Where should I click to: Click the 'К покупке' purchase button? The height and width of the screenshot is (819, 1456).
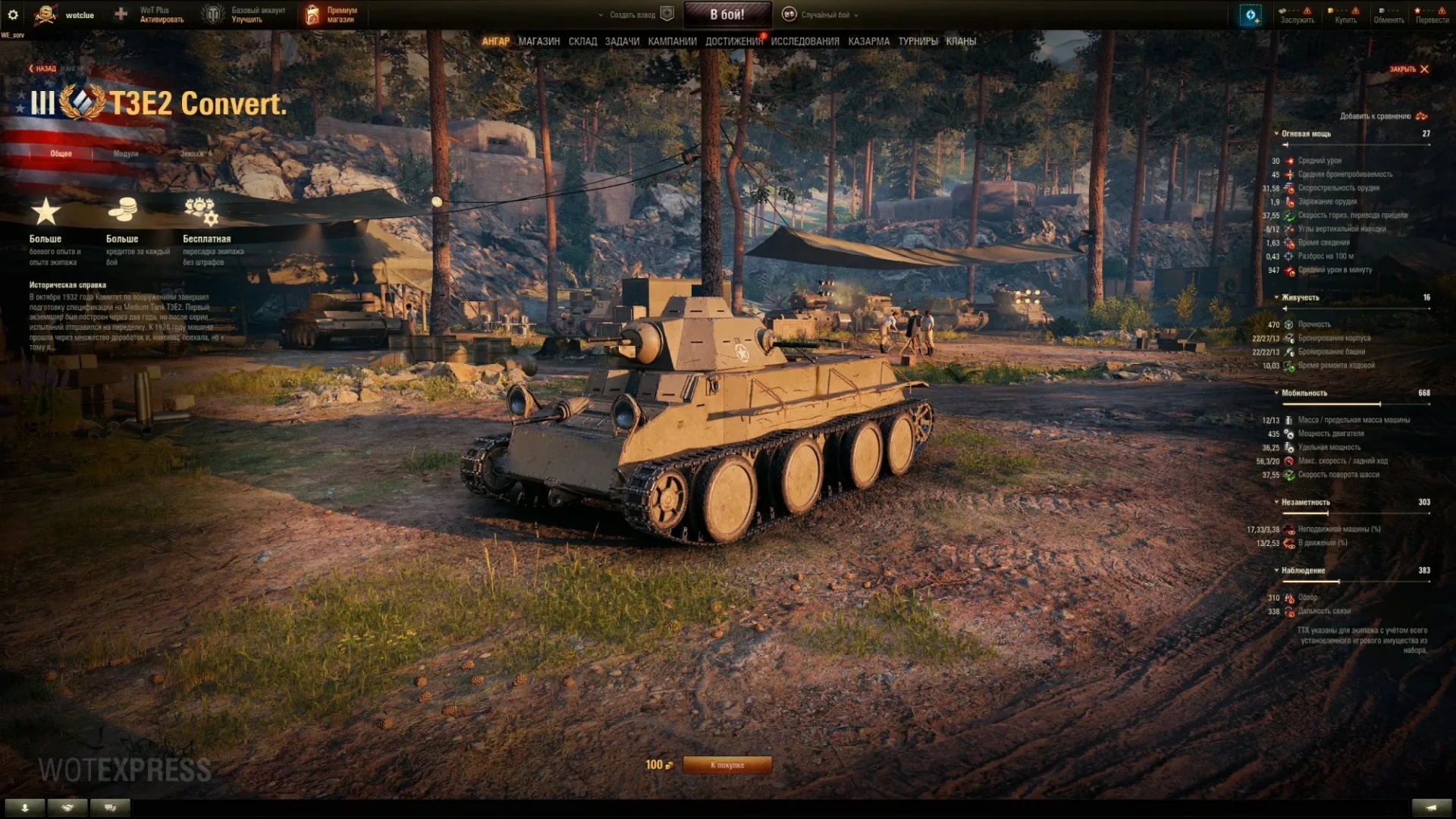727,765
